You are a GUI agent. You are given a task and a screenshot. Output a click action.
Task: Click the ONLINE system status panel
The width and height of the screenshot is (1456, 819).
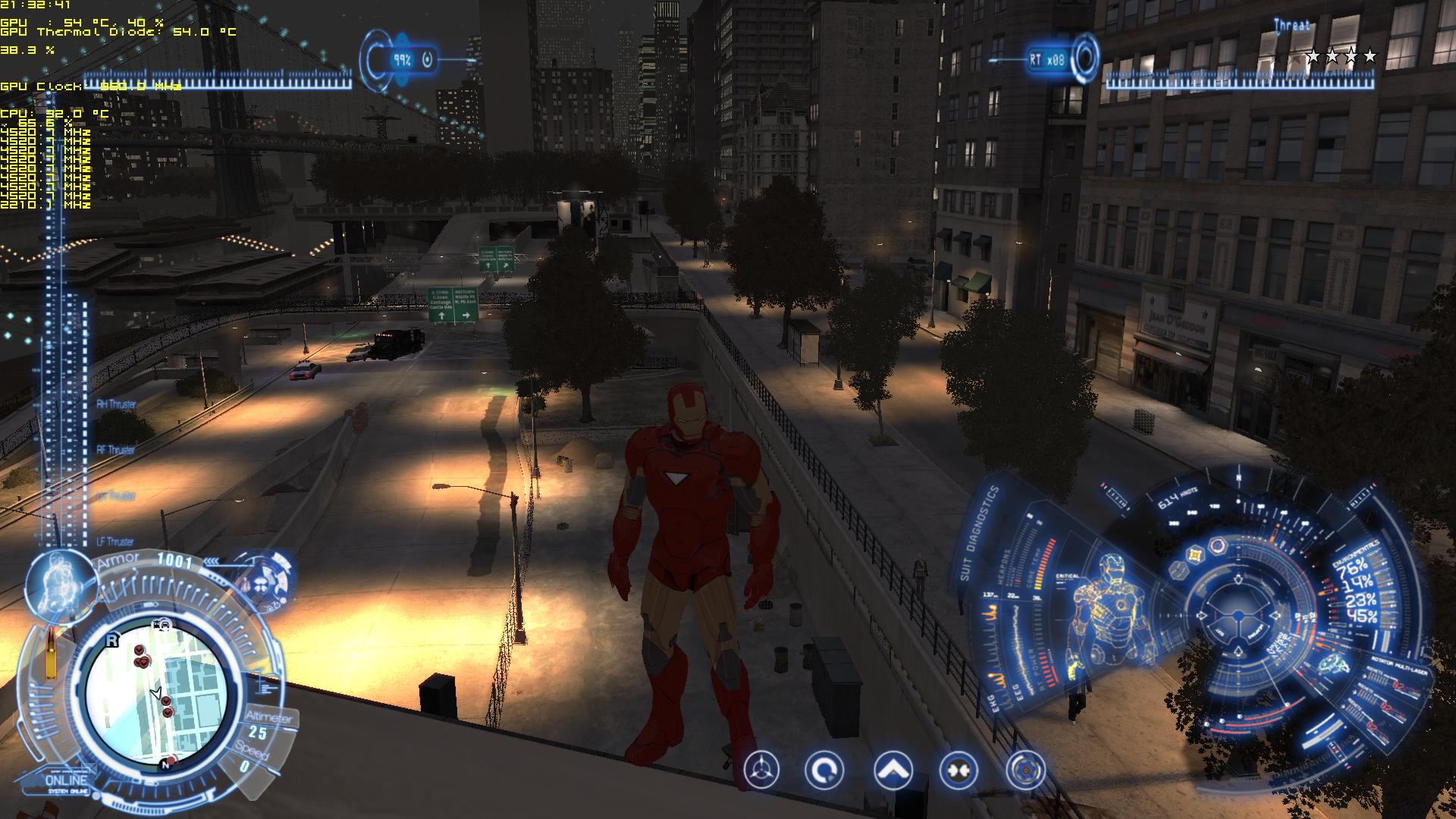point(67,781)
